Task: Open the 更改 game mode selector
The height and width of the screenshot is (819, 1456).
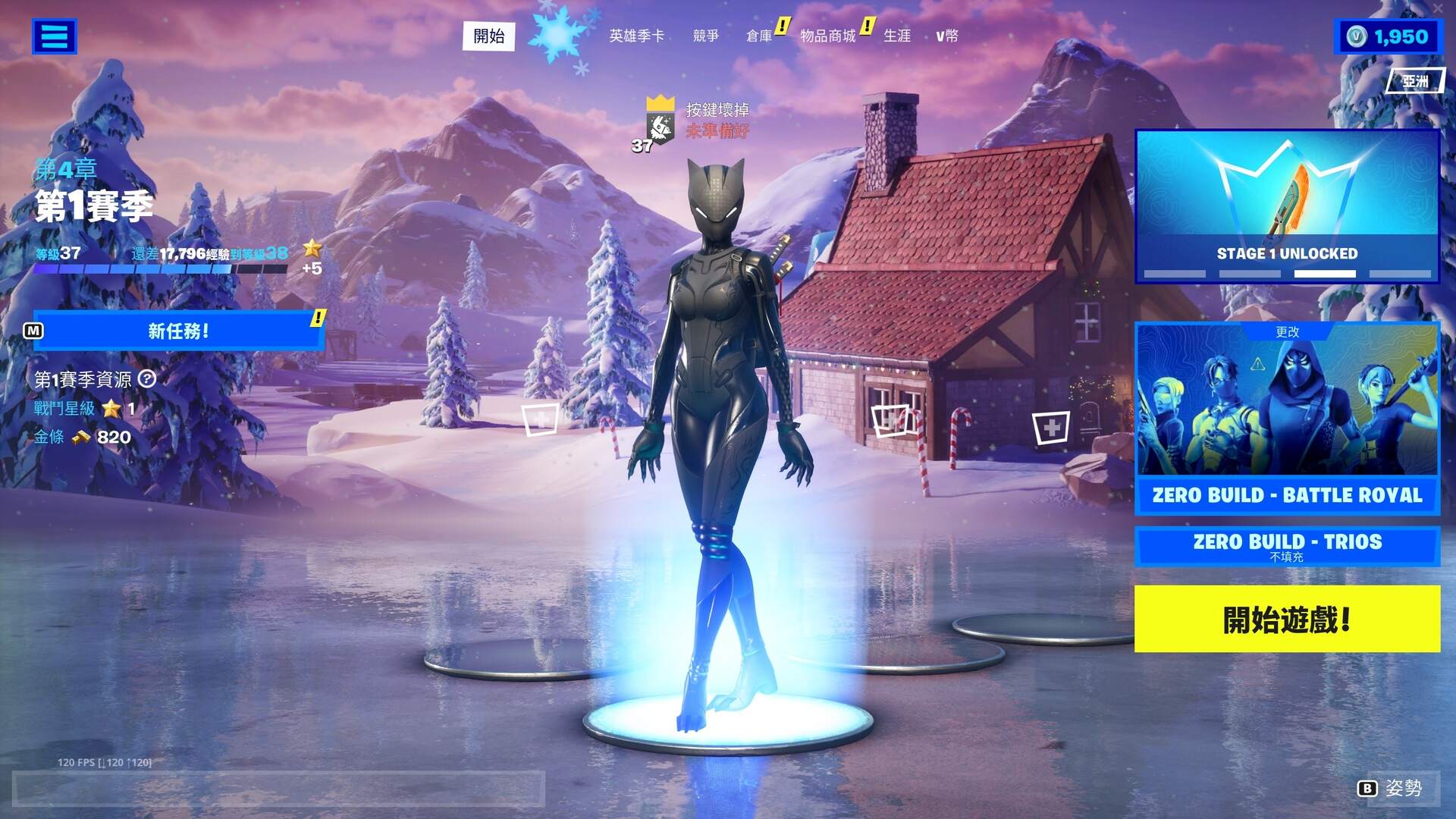Action: click(1287, 332)
